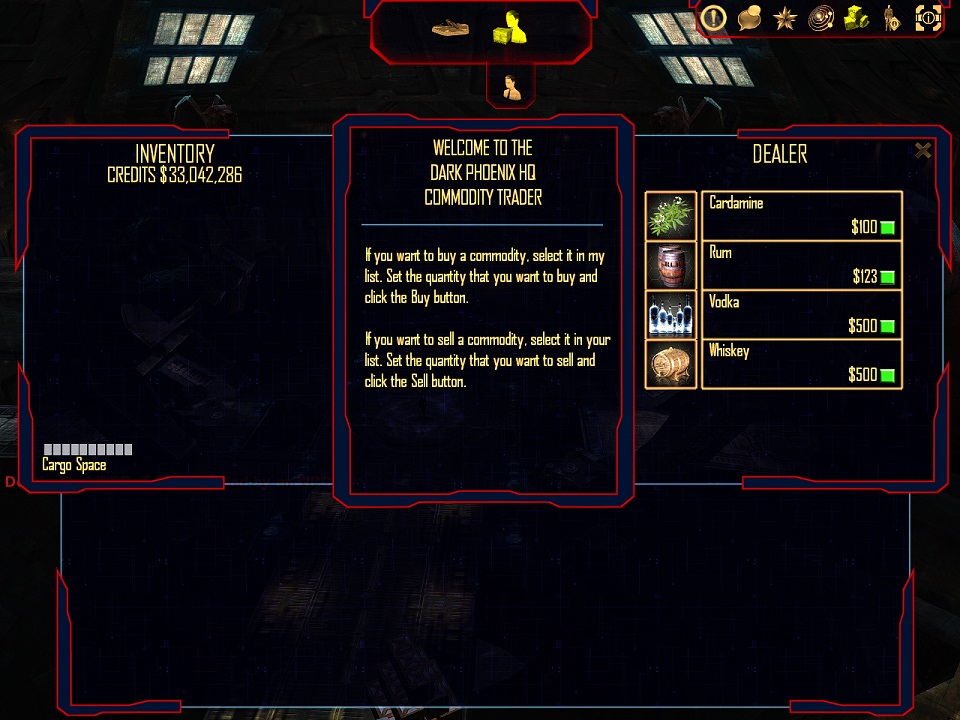Image resolution: width=960 pixels, height=720 pixels.
Task: Open the orbit navigation map icon
Action: point(820,17)
